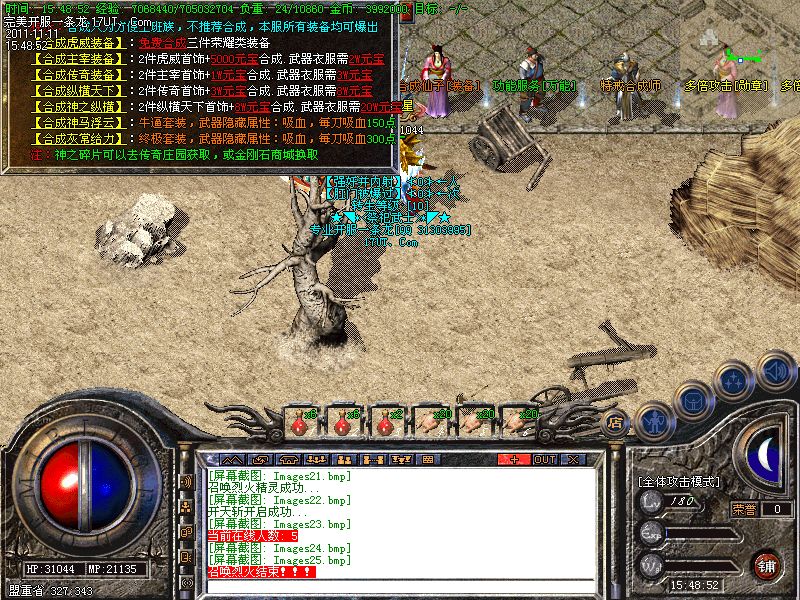The height and width of the screenshot is (600, 800).
Task: Click the OUT button above chat
Action: [544, 459]
